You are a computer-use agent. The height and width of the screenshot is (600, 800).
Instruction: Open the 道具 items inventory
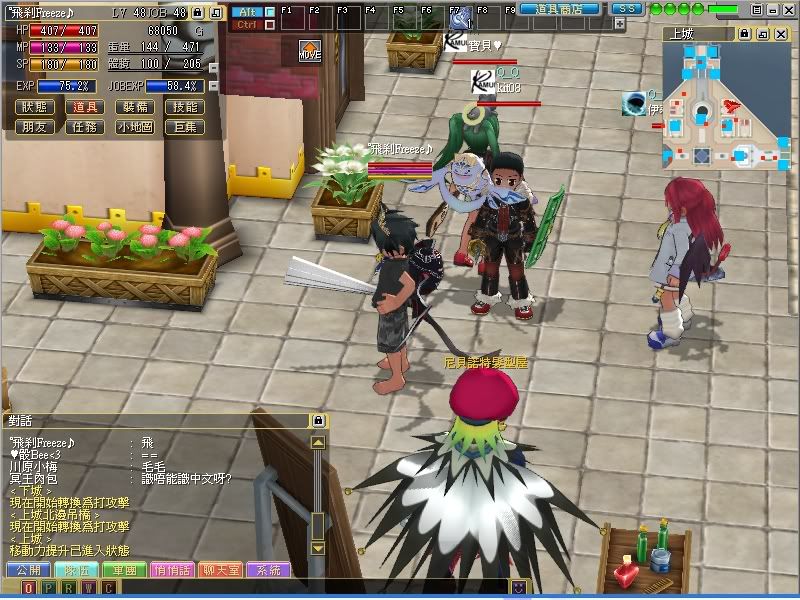(x=85, y=107)
